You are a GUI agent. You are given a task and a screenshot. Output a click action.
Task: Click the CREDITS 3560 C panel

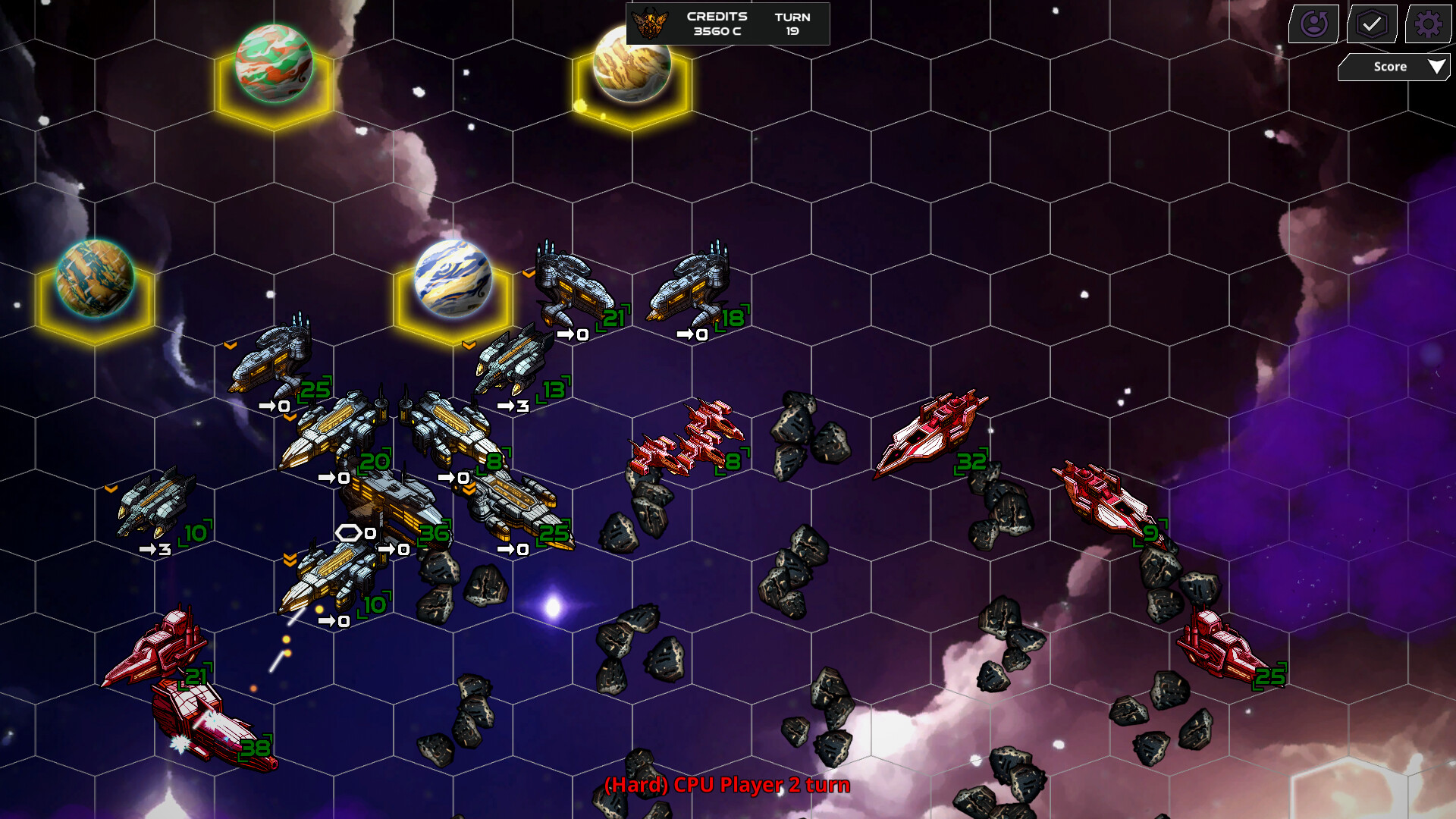point(716,23)
